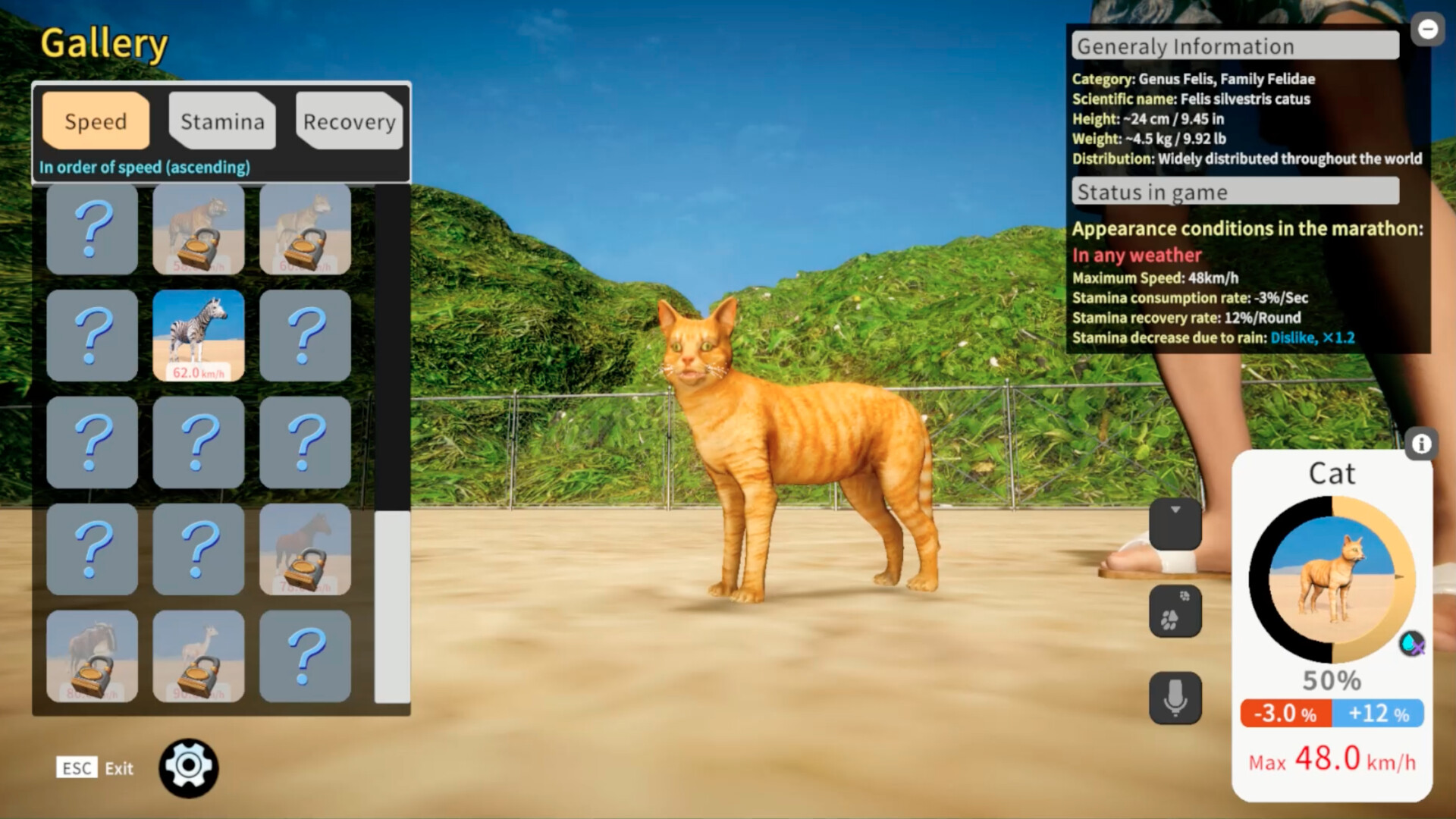Click ESC Exit to leave the Gallery
1456x819 pixels.
click(96, 768)
